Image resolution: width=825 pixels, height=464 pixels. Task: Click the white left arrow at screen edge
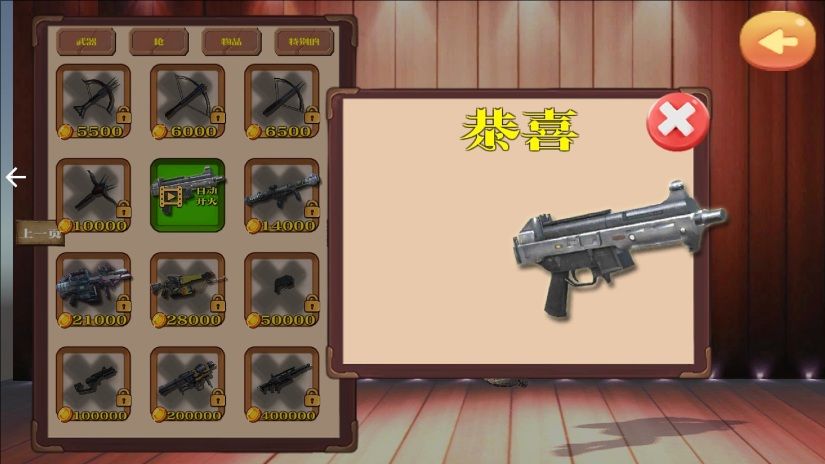pyautogui.click(x=15, y=178)
